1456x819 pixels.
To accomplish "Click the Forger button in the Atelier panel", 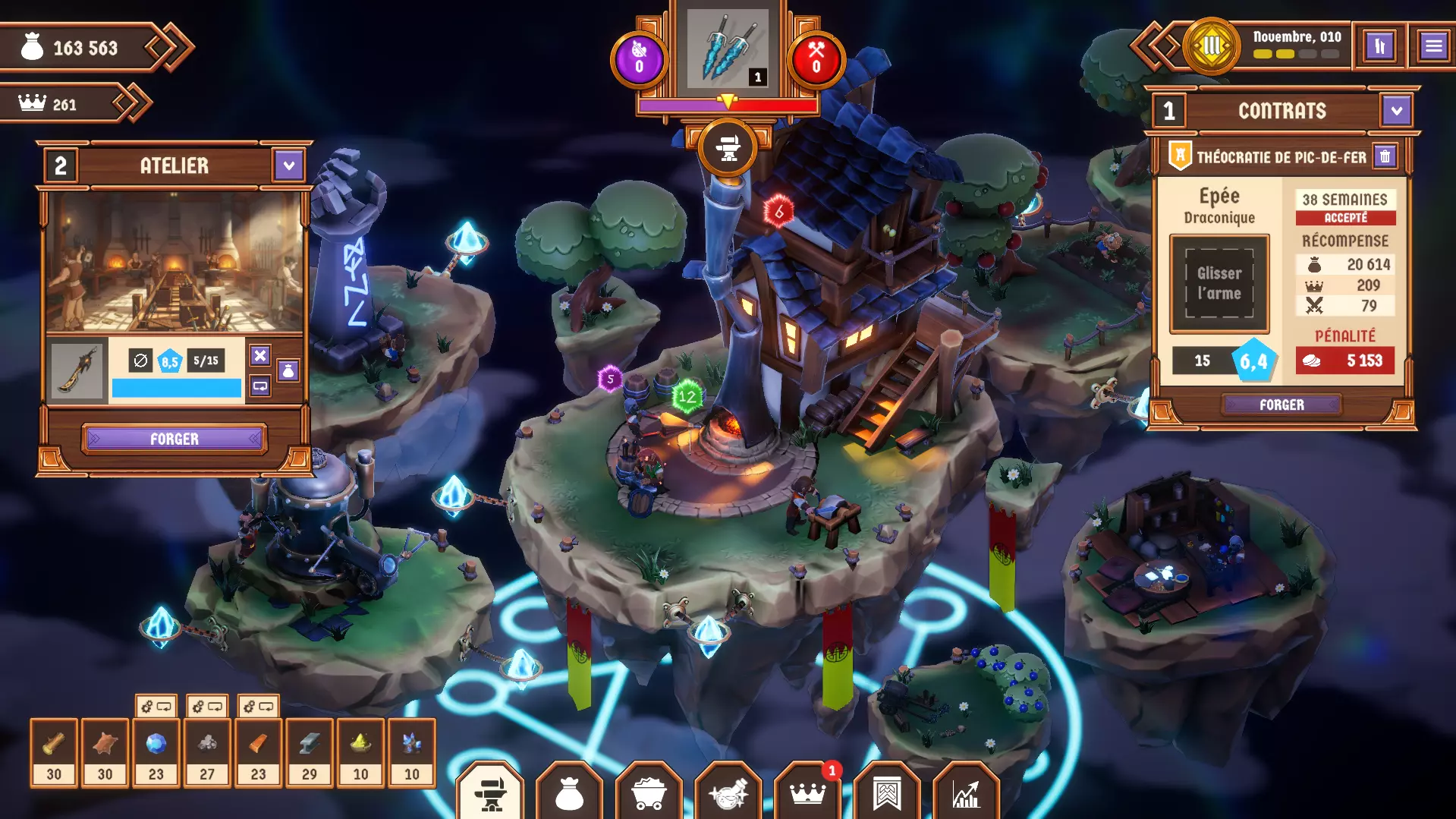I will pyautogui.click(x=174, y=439).
